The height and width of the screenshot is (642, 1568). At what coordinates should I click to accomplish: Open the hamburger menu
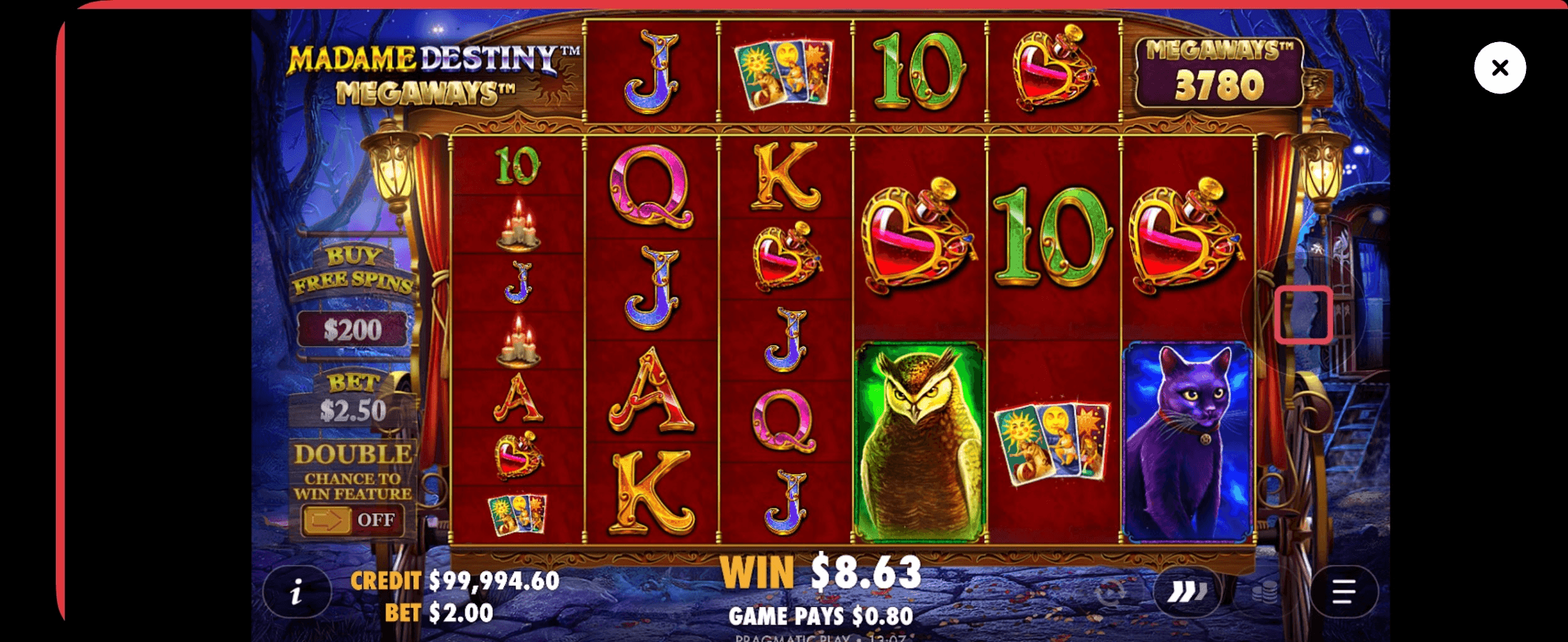point(1343,592)
